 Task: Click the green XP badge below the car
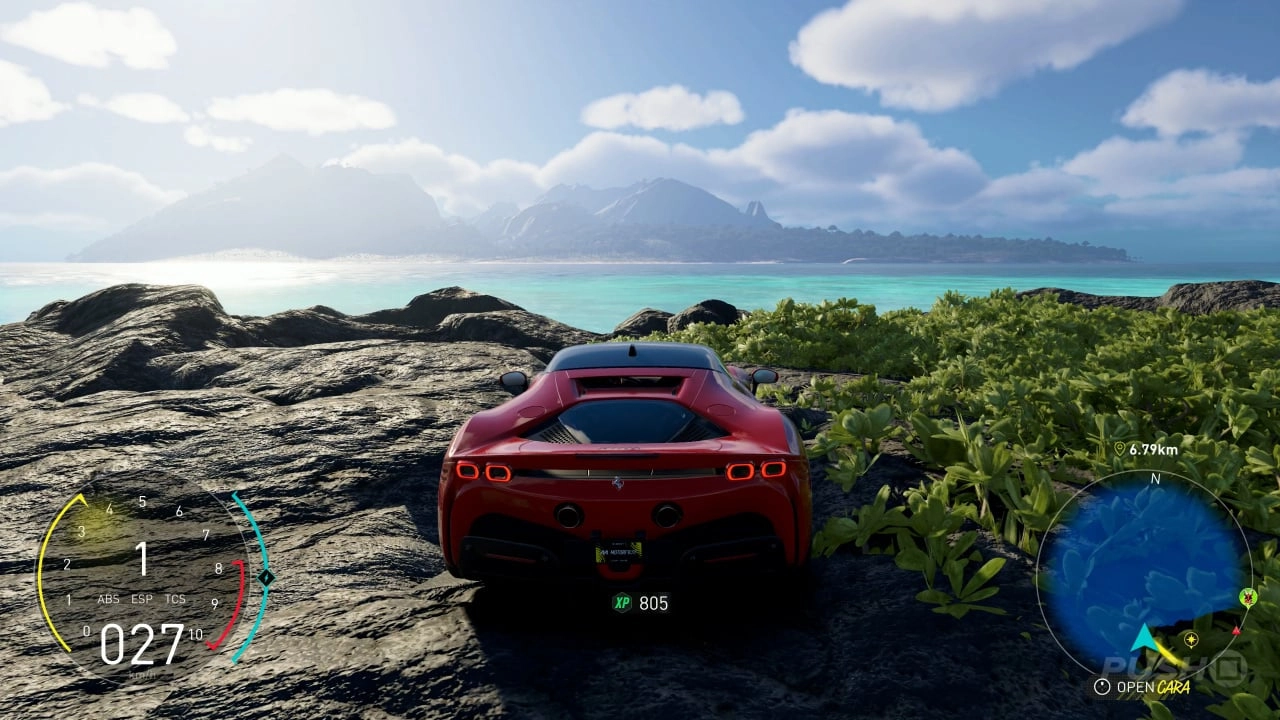tap(621, 601)
